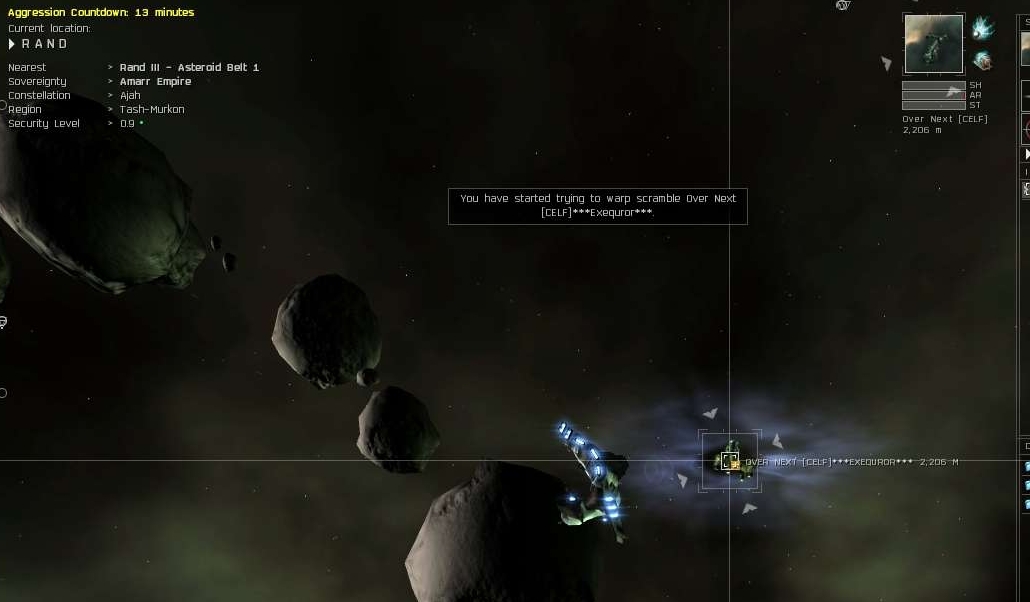Screen dimensions: 1030x602
Task: Click the Amarr Empire sovereignty entry
Action: [x=155, y=81]
